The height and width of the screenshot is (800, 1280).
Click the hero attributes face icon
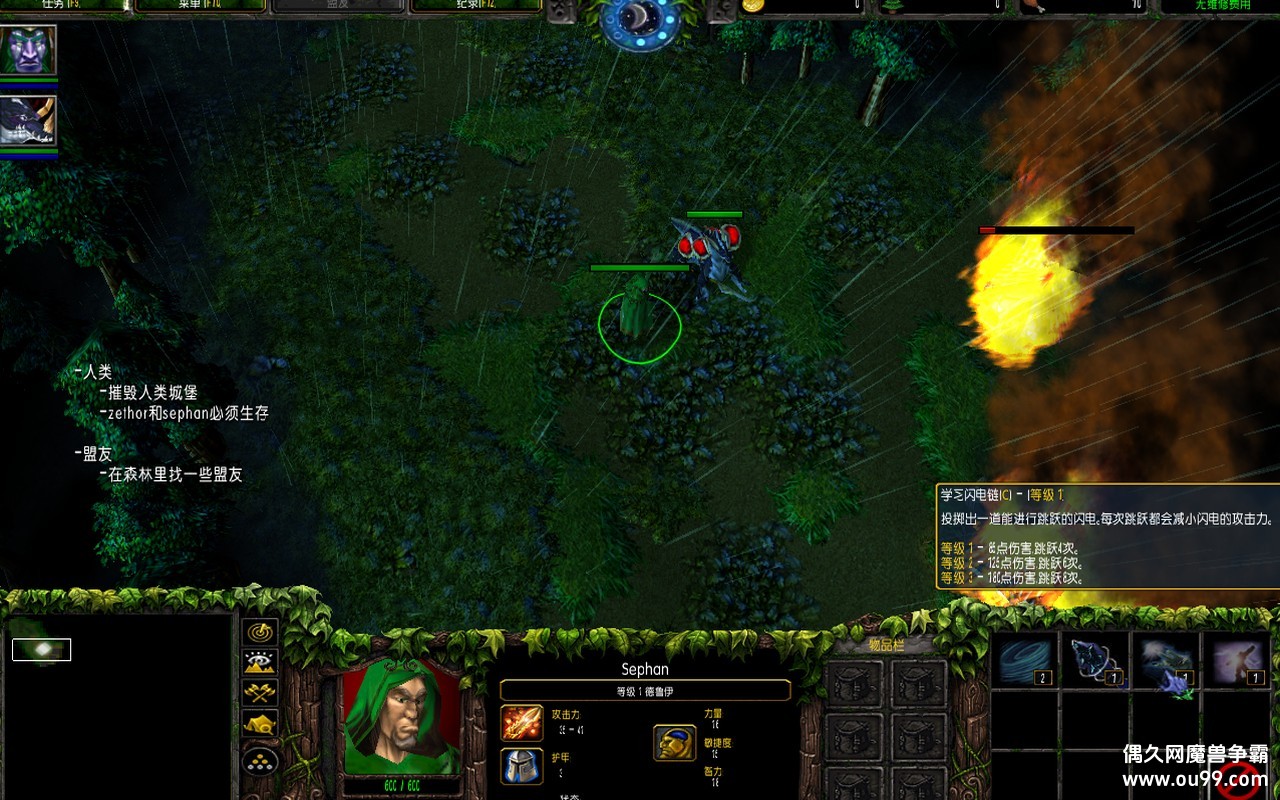point(675,743)
